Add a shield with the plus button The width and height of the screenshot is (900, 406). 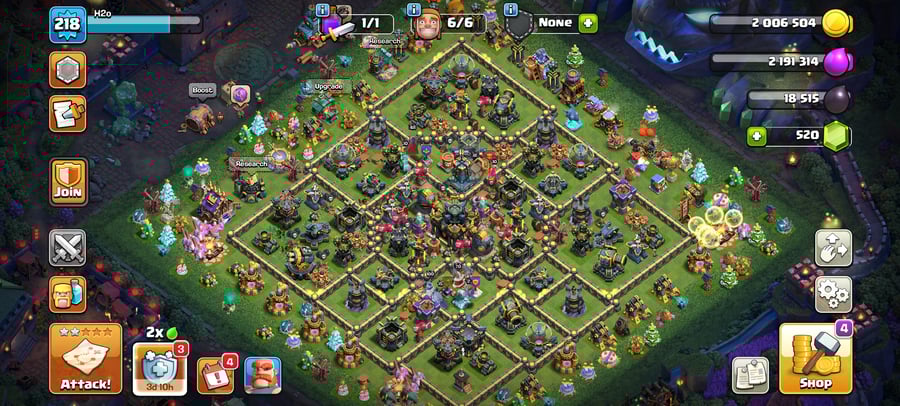(x=587, y=22)
